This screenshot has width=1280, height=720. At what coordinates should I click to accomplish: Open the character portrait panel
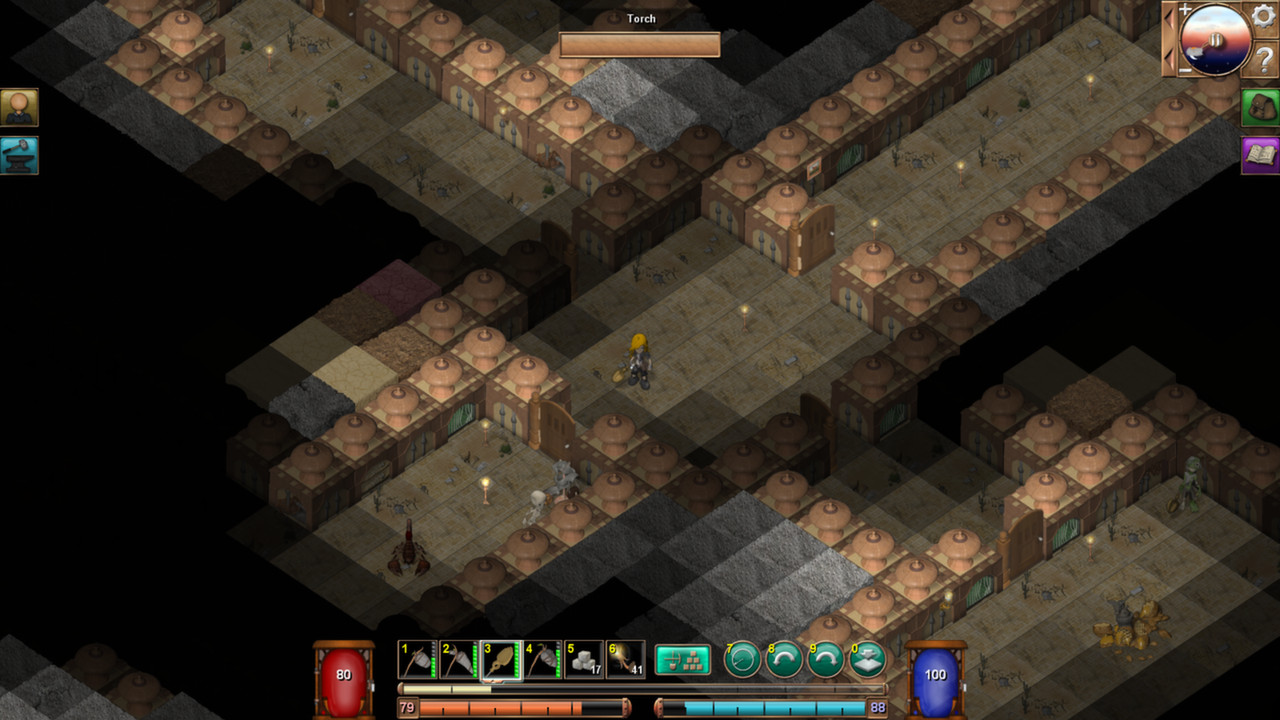[20, 107]
